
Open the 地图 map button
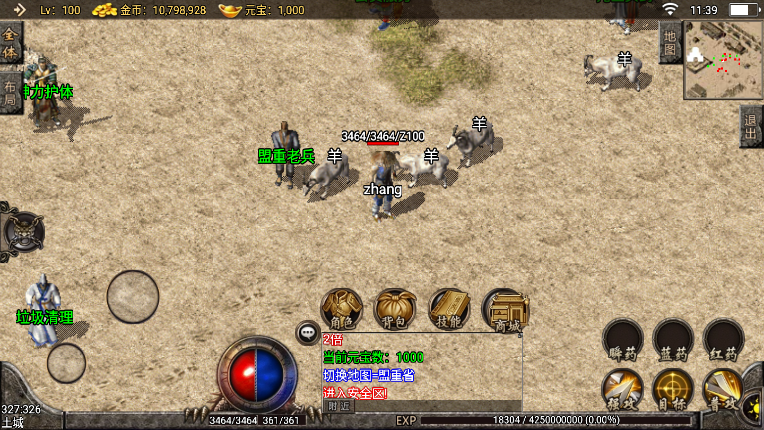point(670,43)
